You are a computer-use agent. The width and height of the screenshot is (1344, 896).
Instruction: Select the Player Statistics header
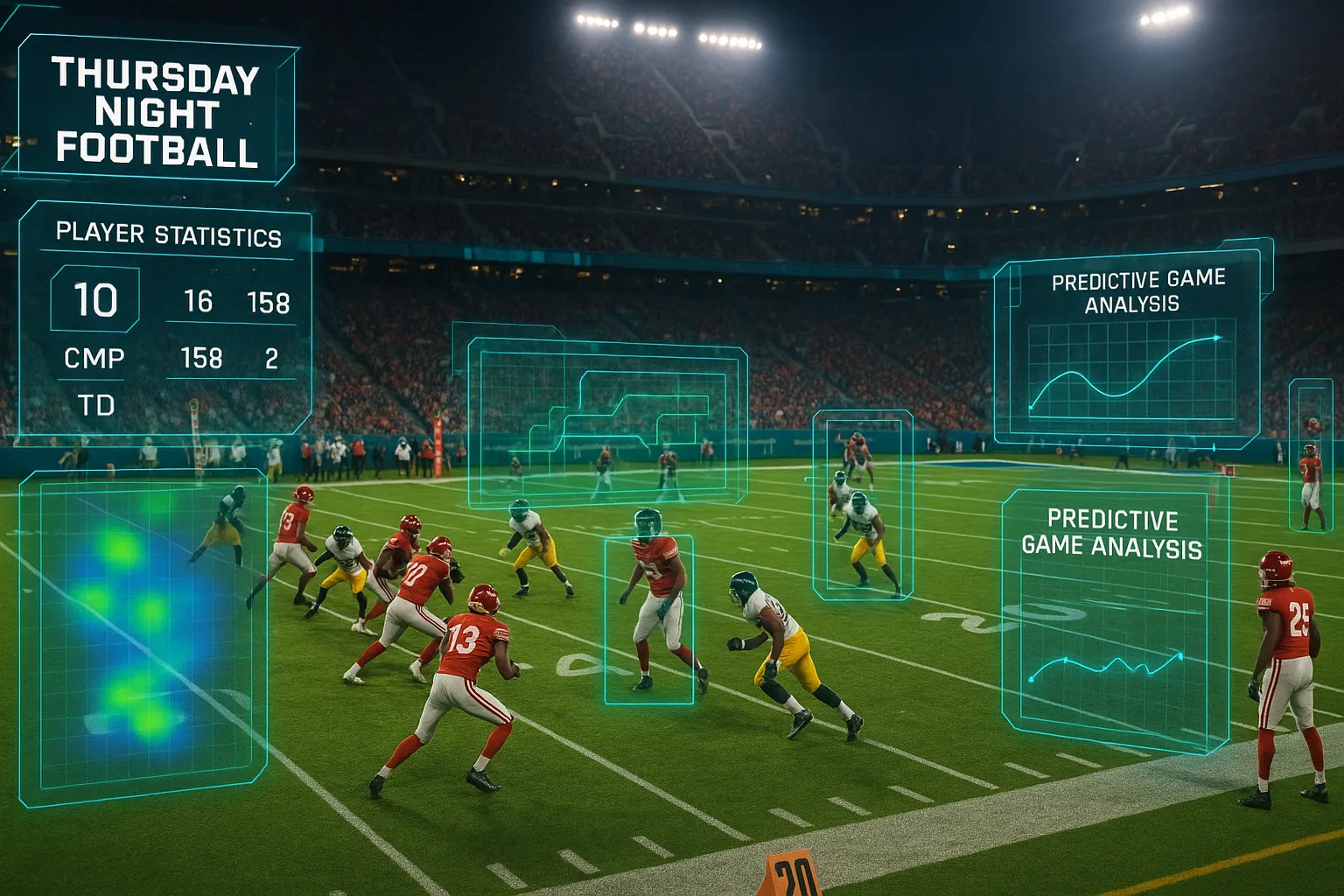168,234
